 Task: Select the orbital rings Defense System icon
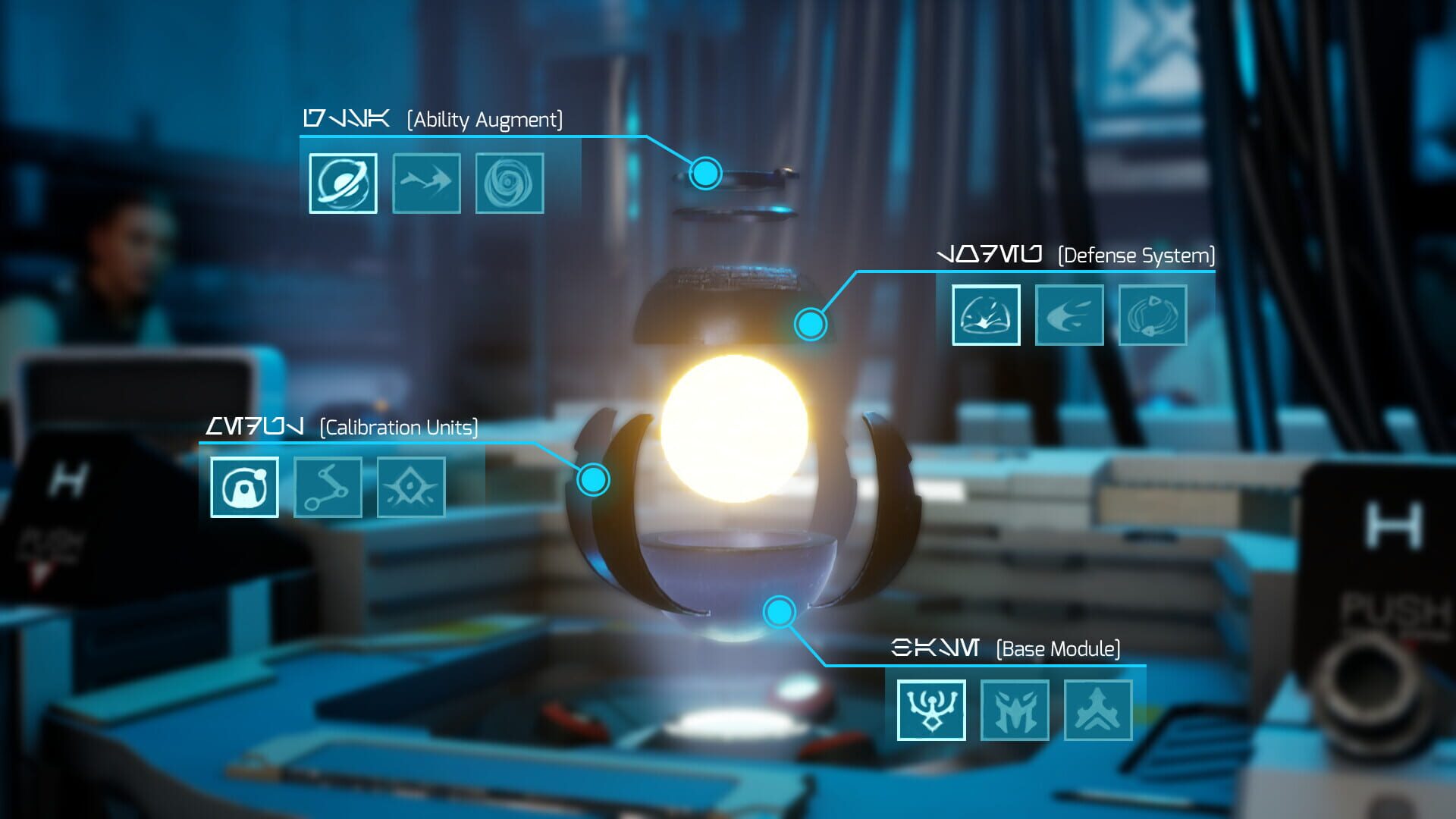pyautogui.click(x=1153, y=315)
